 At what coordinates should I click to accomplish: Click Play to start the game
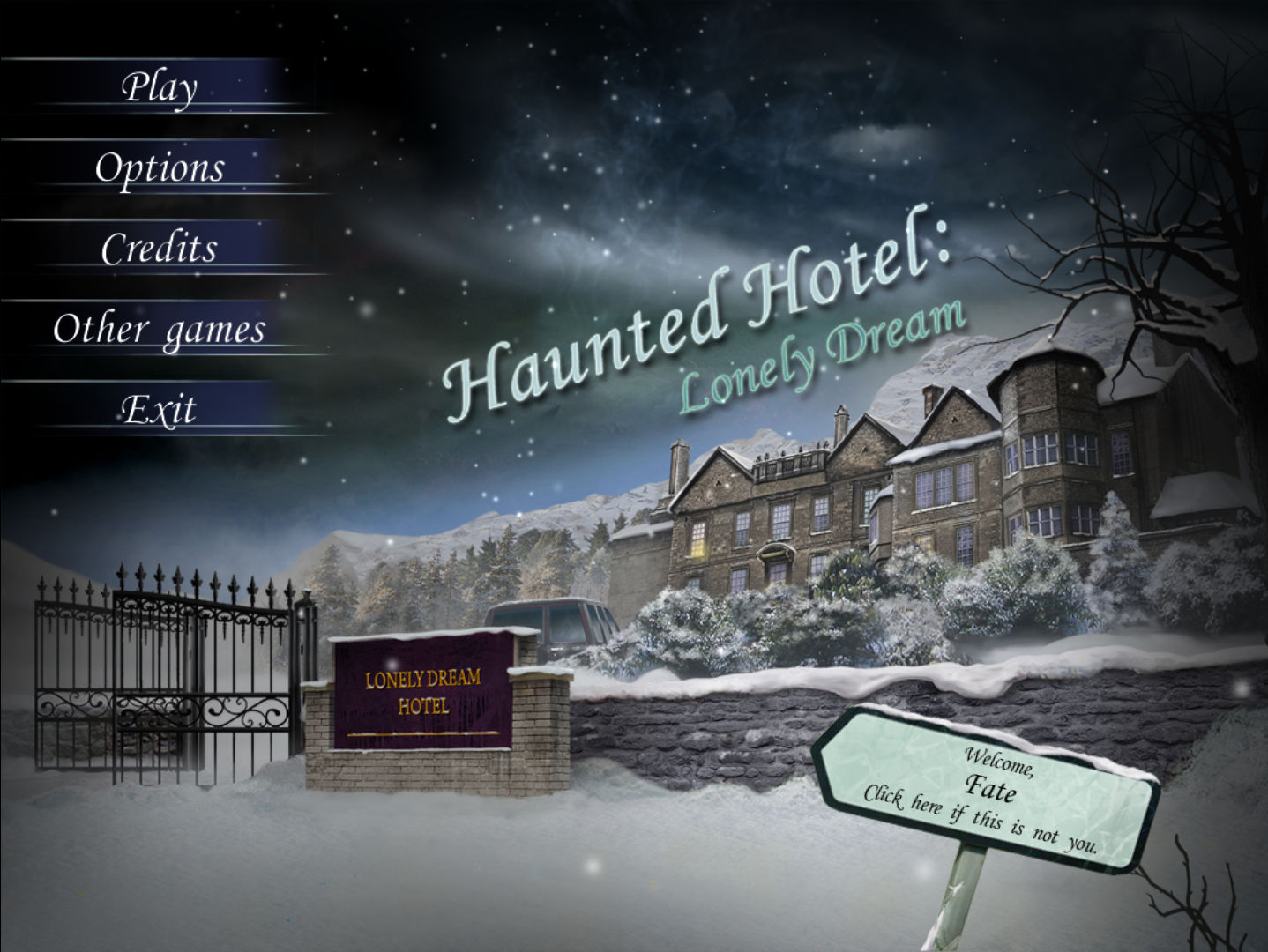point(161,86)
